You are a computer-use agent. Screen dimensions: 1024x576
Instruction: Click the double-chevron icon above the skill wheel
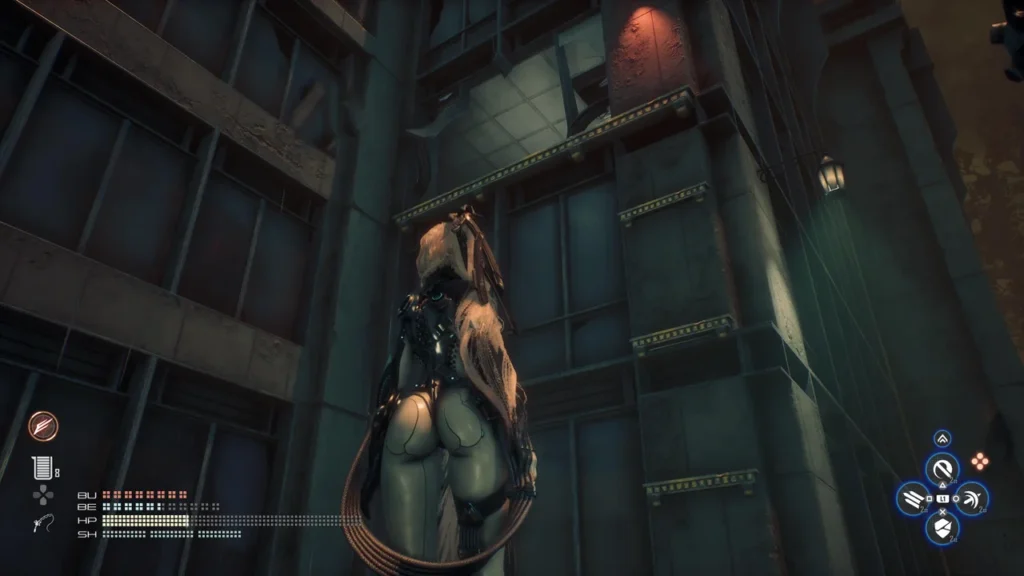point(942,438)
